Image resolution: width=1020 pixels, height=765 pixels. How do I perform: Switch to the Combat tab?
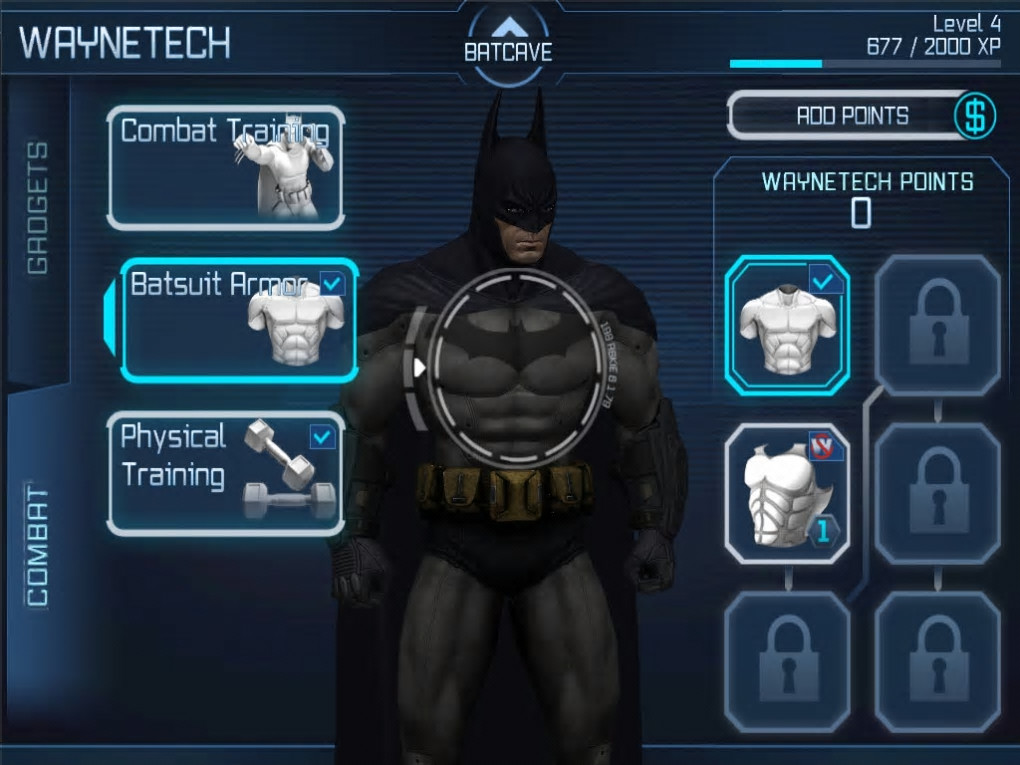click(37, 546)
